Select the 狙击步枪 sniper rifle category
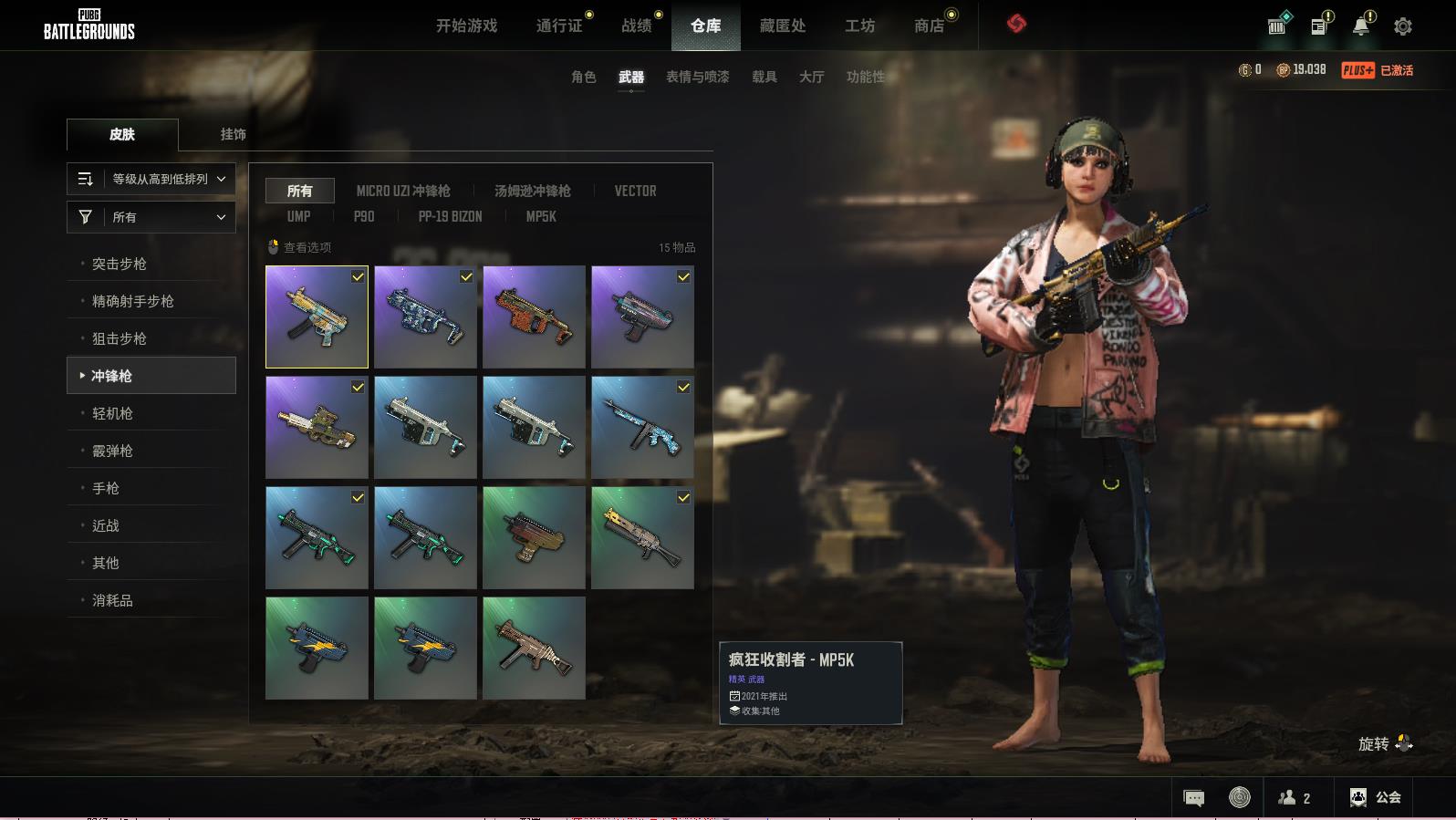 pyautogui.click(x=120, y=338)
